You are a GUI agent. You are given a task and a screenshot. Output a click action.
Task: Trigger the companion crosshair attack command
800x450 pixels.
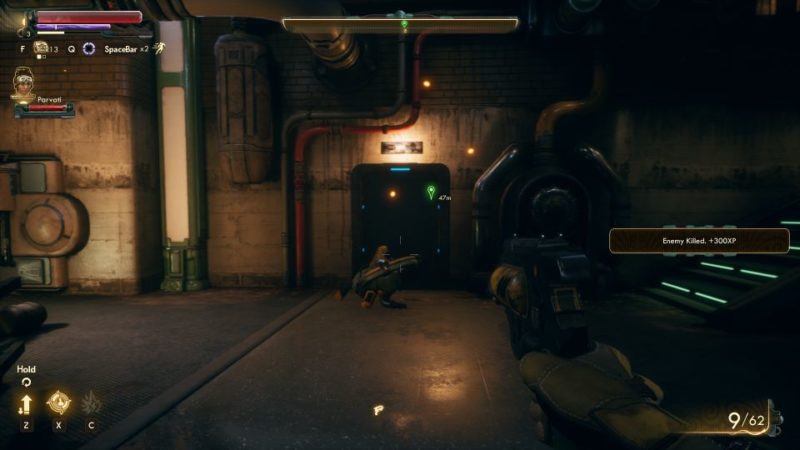coord(58,402)
